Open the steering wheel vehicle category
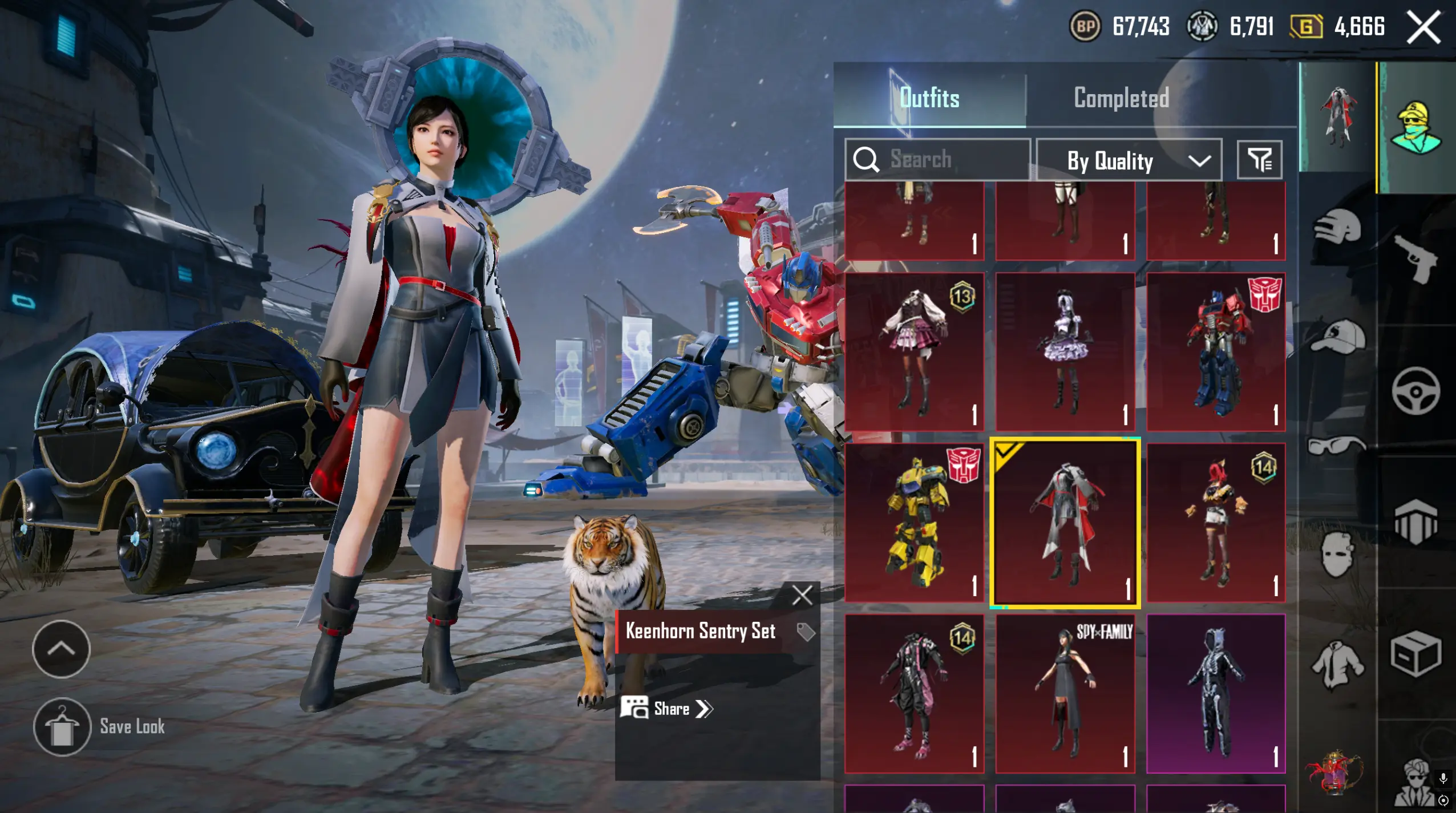 click(1416, 391)
